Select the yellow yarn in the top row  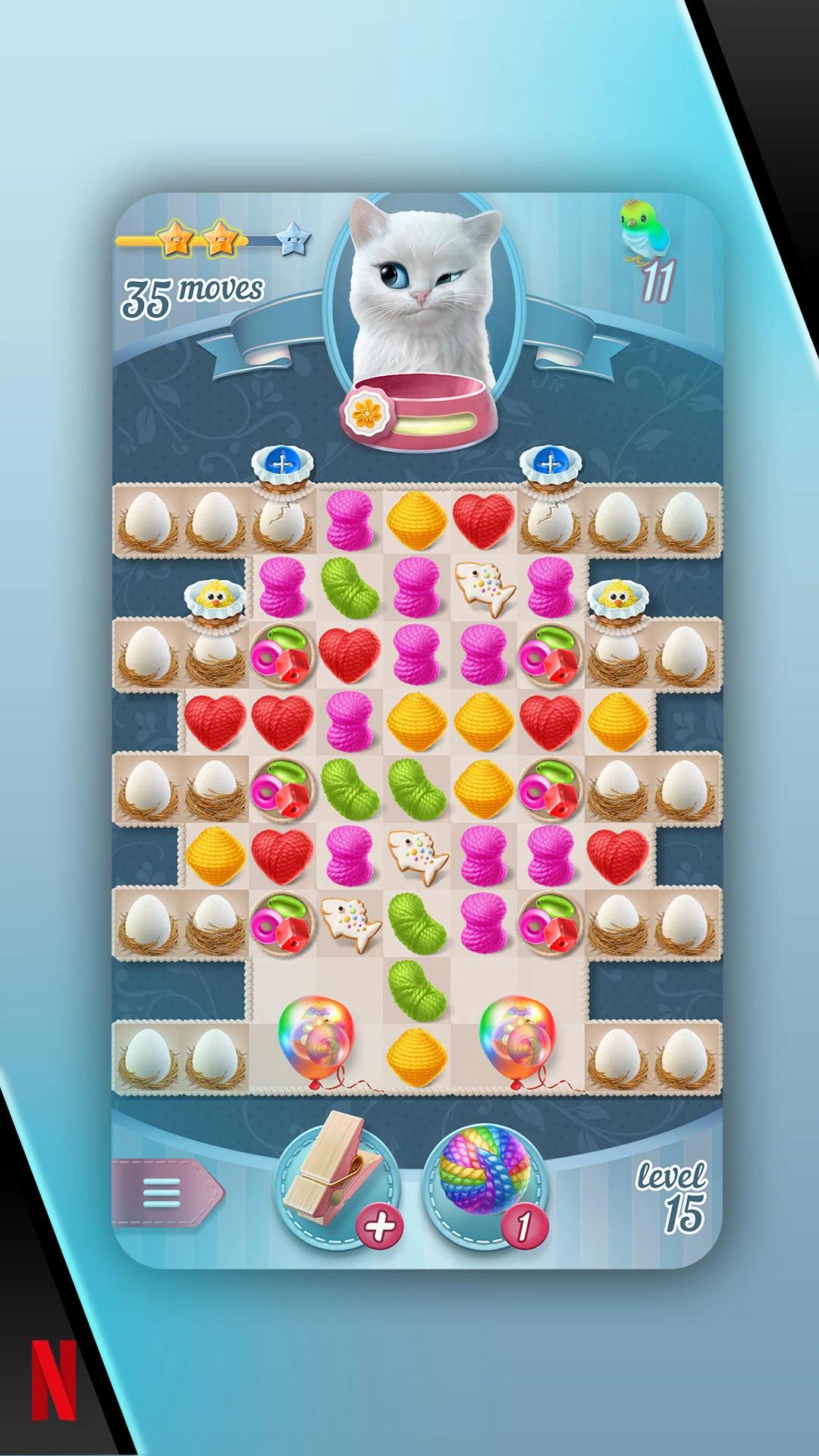(416, 520)
